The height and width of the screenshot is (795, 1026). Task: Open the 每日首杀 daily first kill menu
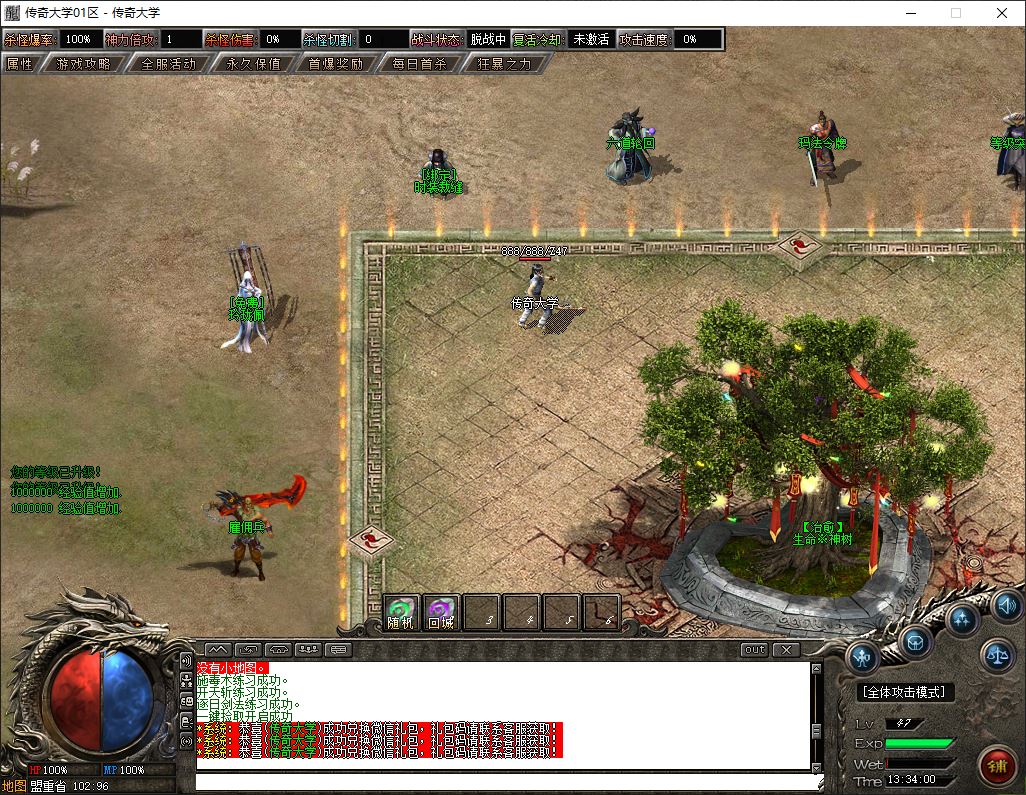(419, 63)
